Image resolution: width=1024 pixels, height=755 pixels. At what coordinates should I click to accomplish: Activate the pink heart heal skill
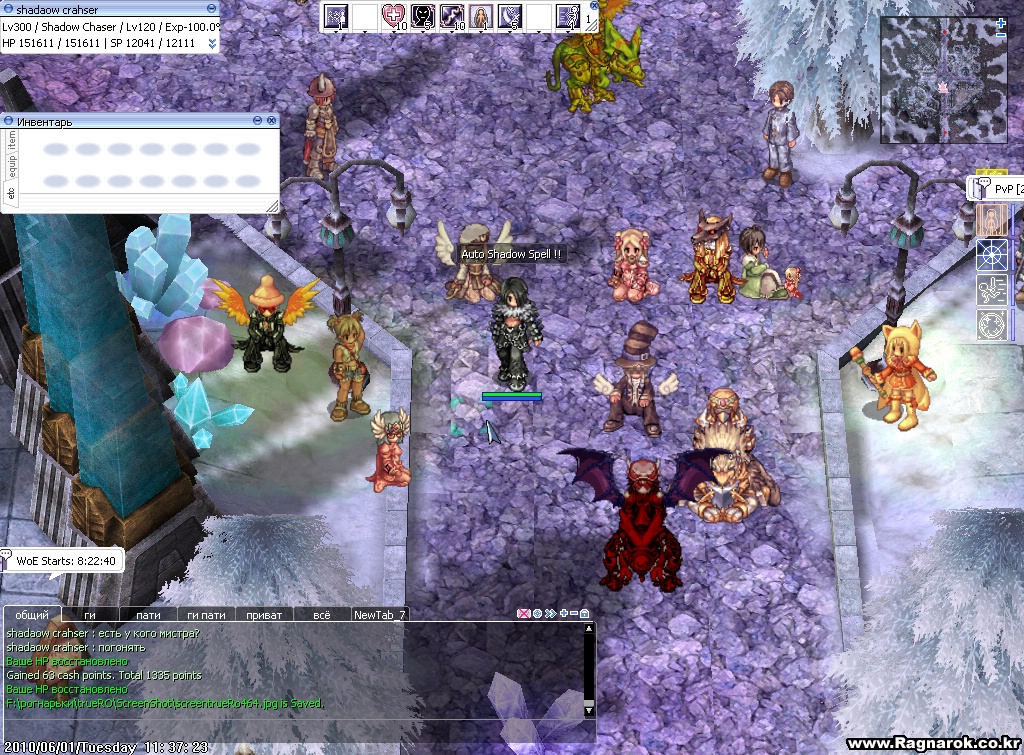pos(393,15)
